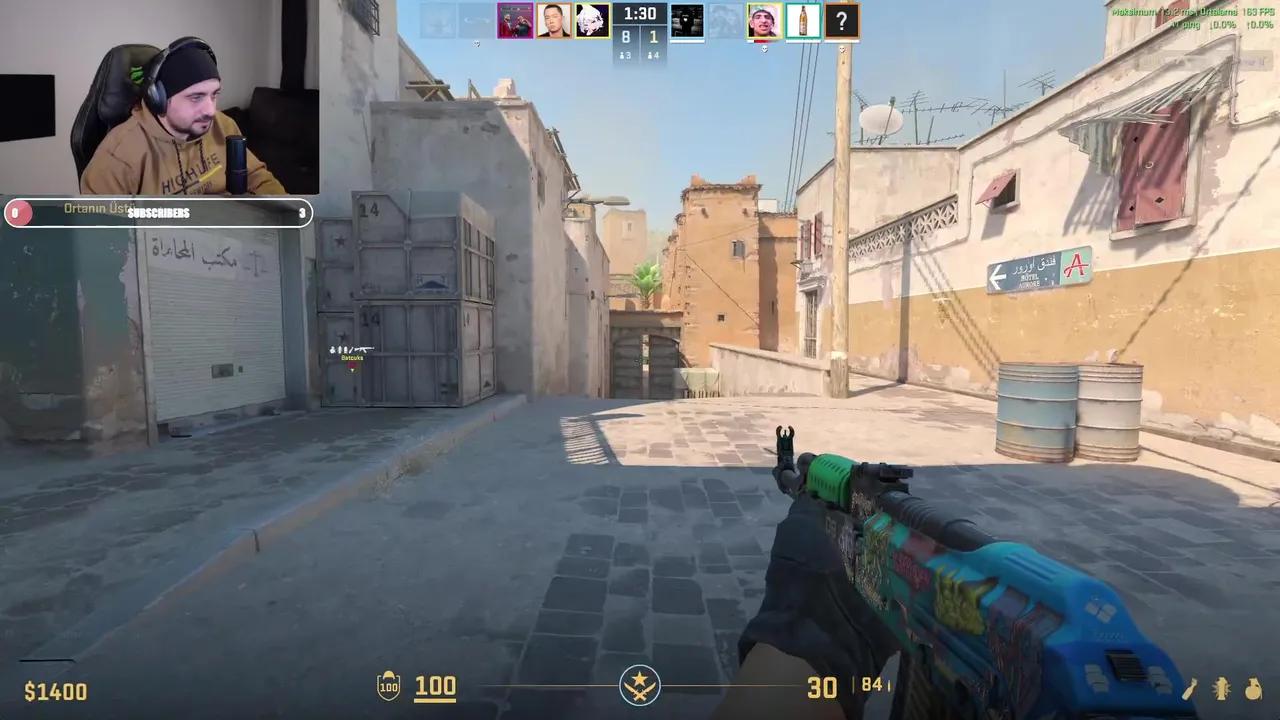The image size is (1280, 720).
Task: Click the armor shield icon near health
Action: pos(388,686)
